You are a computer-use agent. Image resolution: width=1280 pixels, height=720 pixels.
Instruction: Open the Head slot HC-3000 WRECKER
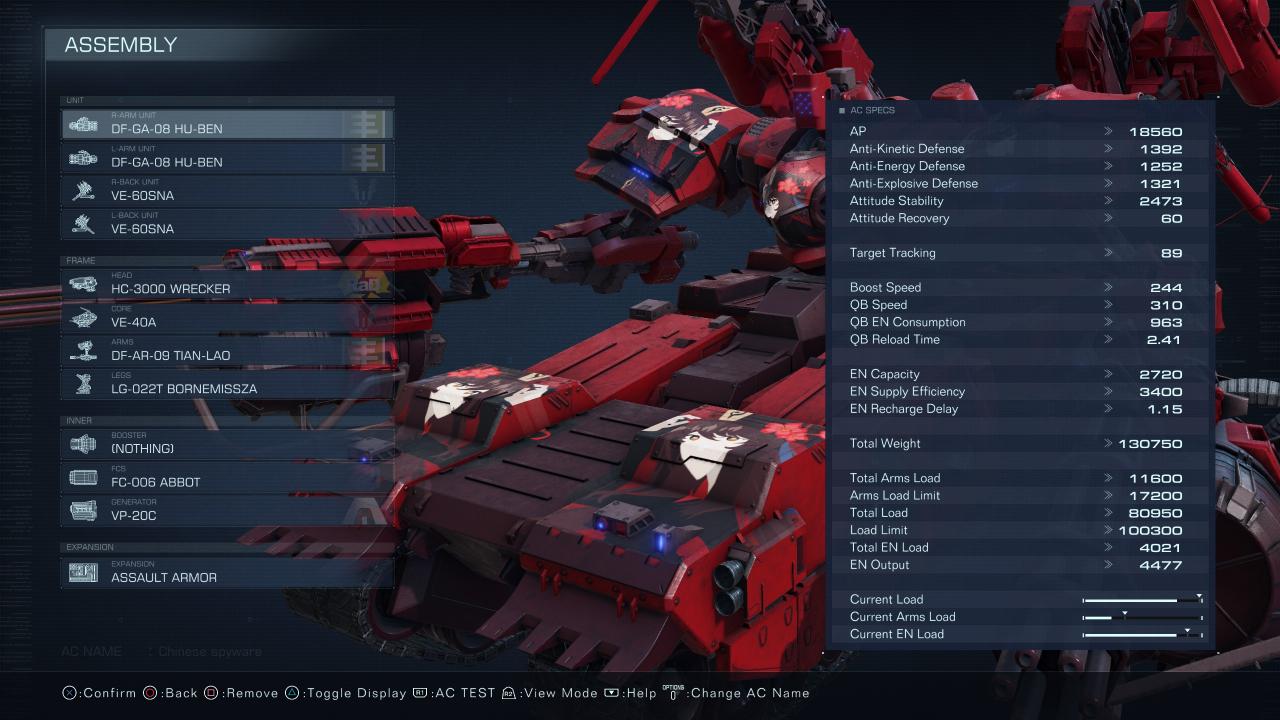click(x=227, y=284)
